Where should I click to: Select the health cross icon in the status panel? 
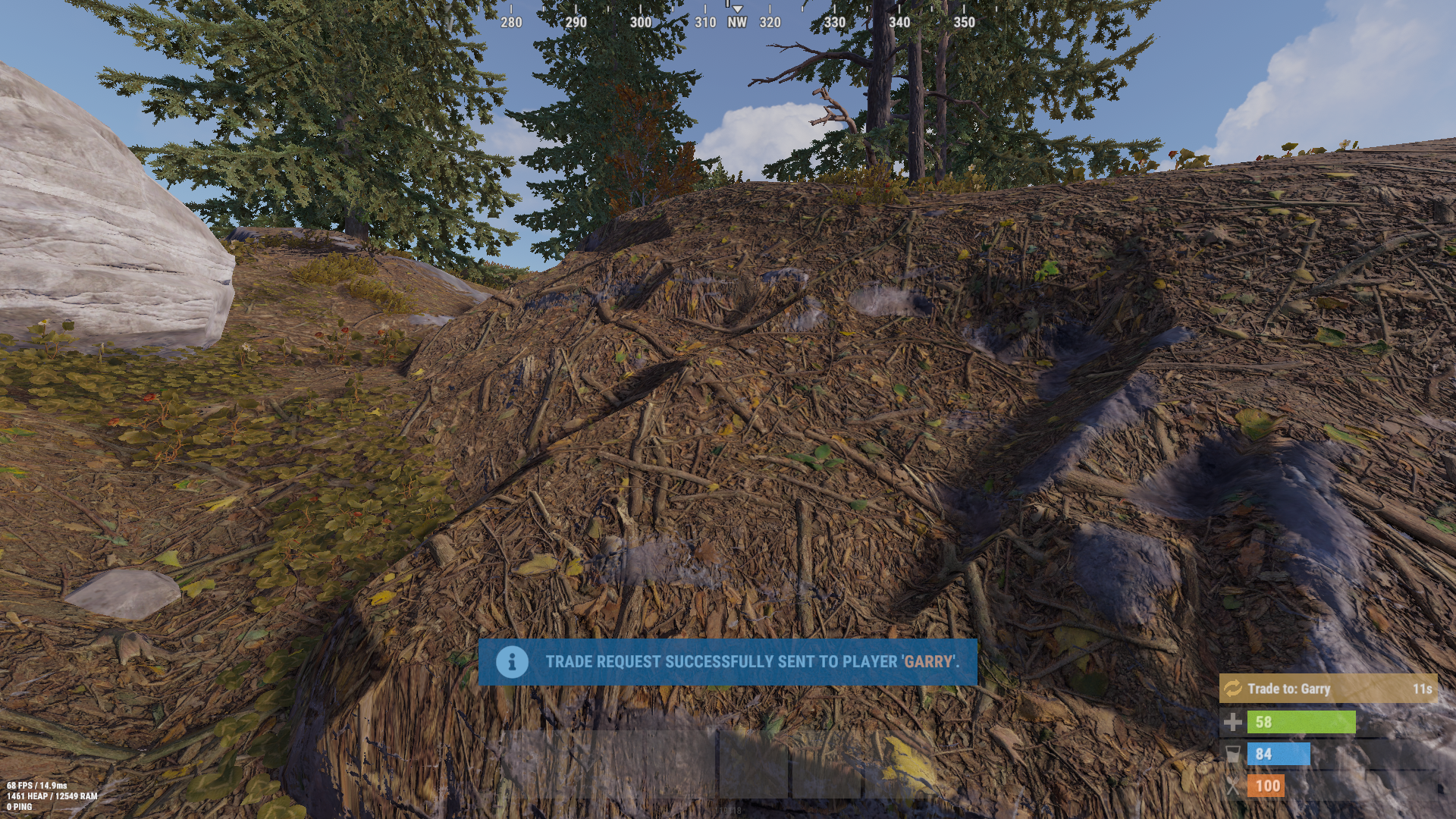click(1234, 721)
